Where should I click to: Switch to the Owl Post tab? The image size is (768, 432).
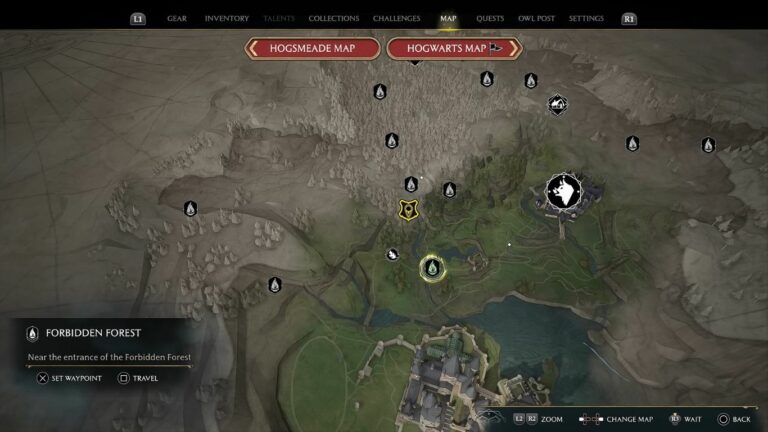(x=536, y=18)
